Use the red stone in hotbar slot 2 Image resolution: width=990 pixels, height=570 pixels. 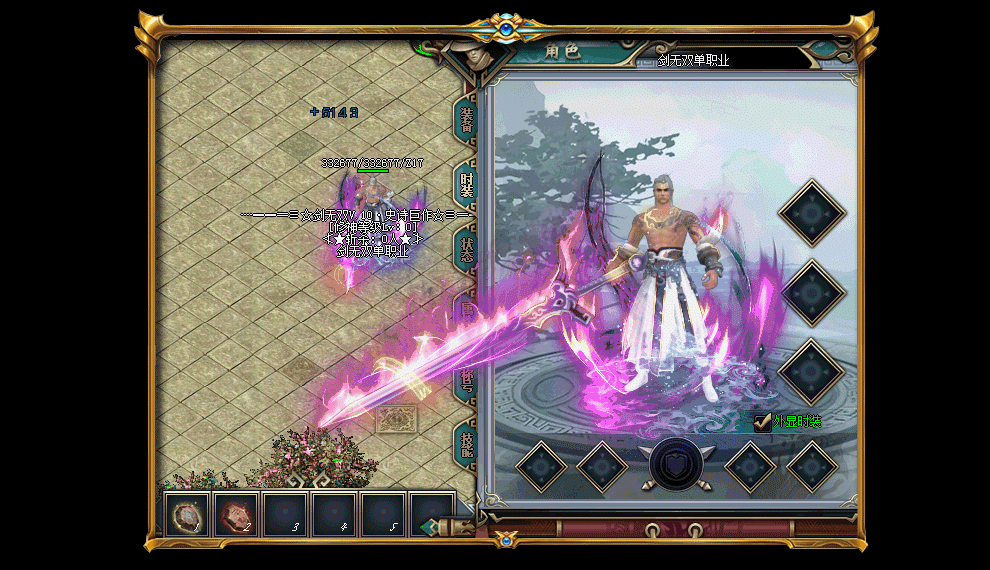[236, 515]
